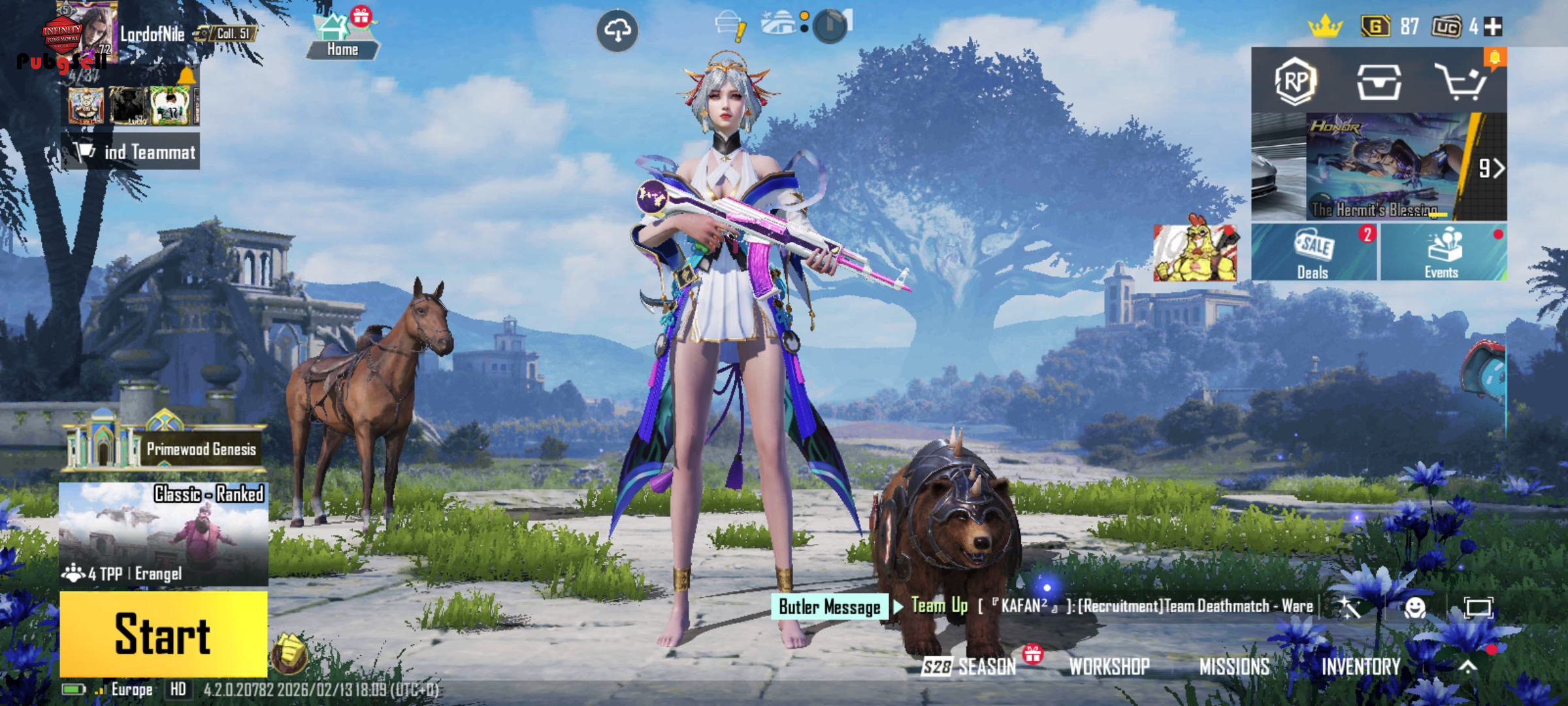1568x706 pixels.
Task: Open the Events panel
Action: [1443, 253]
